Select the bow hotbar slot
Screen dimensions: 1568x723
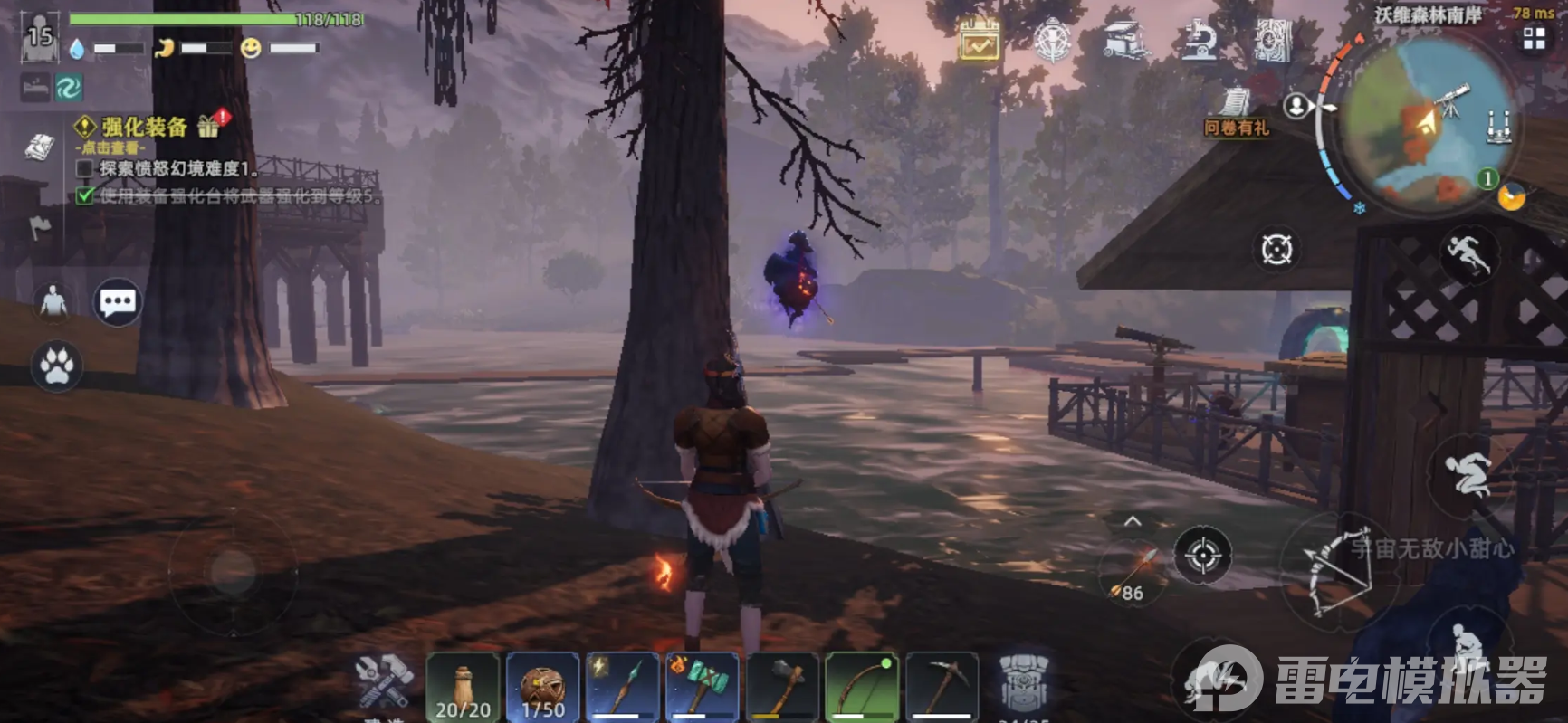pos(861,687)
